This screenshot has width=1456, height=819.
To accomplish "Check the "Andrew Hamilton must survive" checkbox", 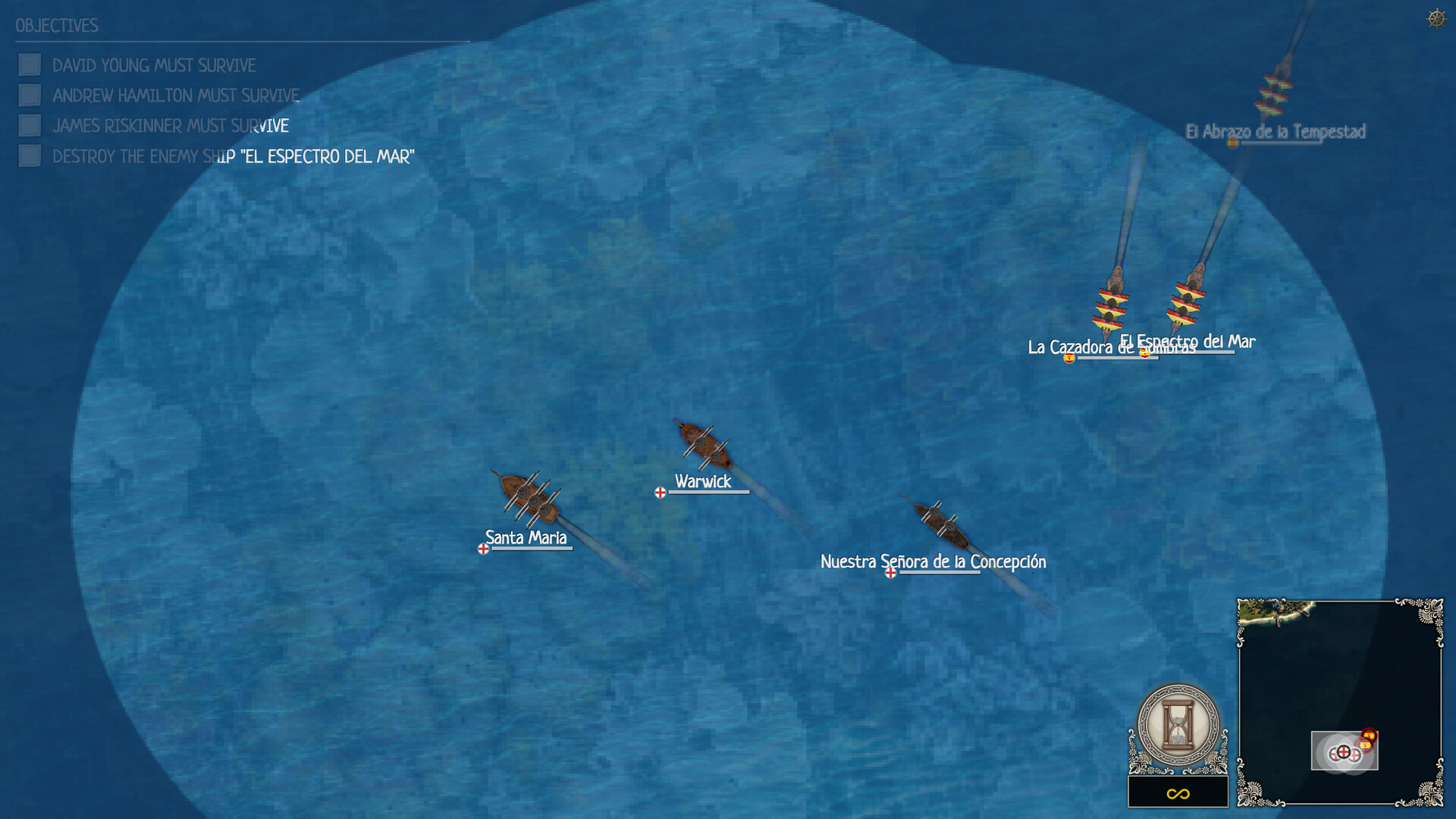I will pos(30,96).
